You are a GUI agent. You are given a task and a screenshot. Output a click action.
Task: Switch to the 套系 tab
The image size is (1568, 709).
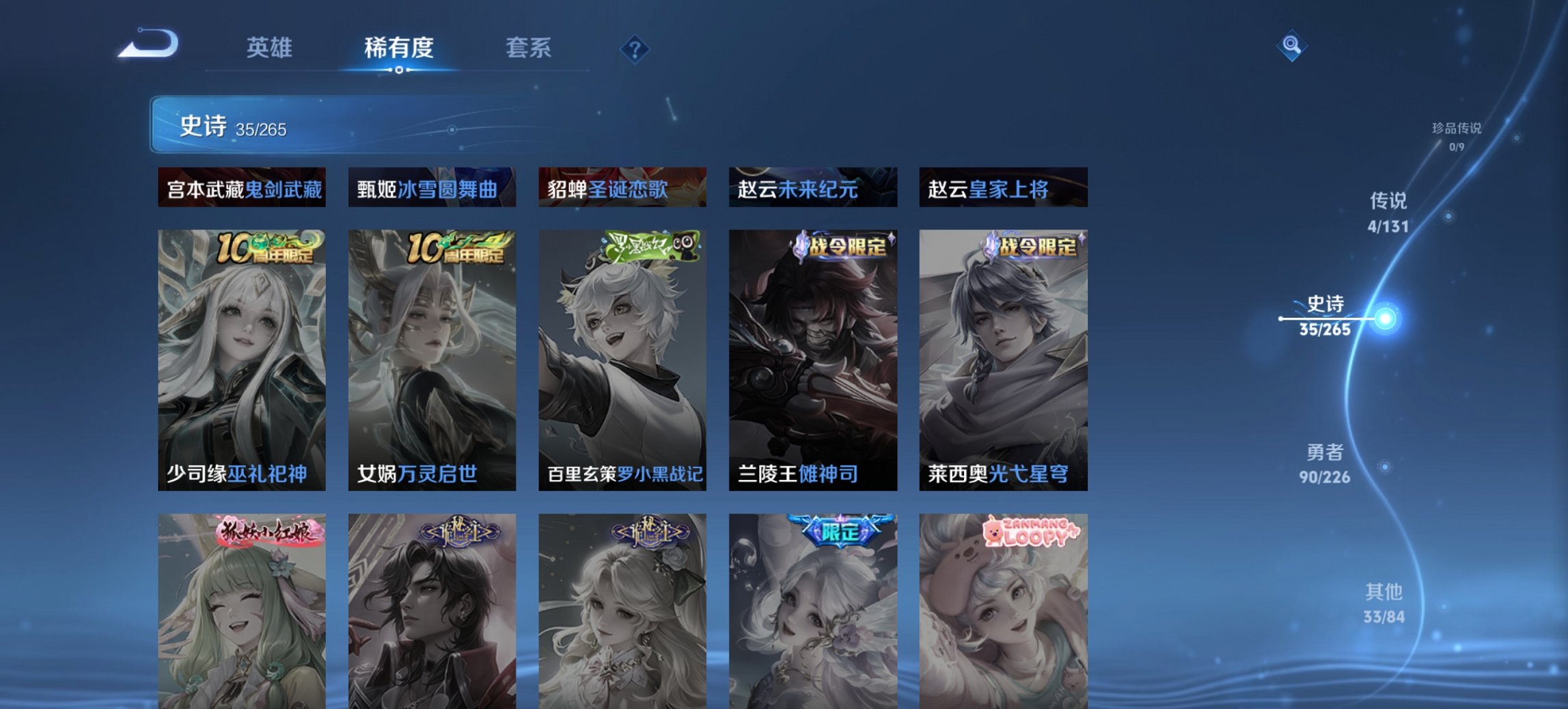[528, 48]
